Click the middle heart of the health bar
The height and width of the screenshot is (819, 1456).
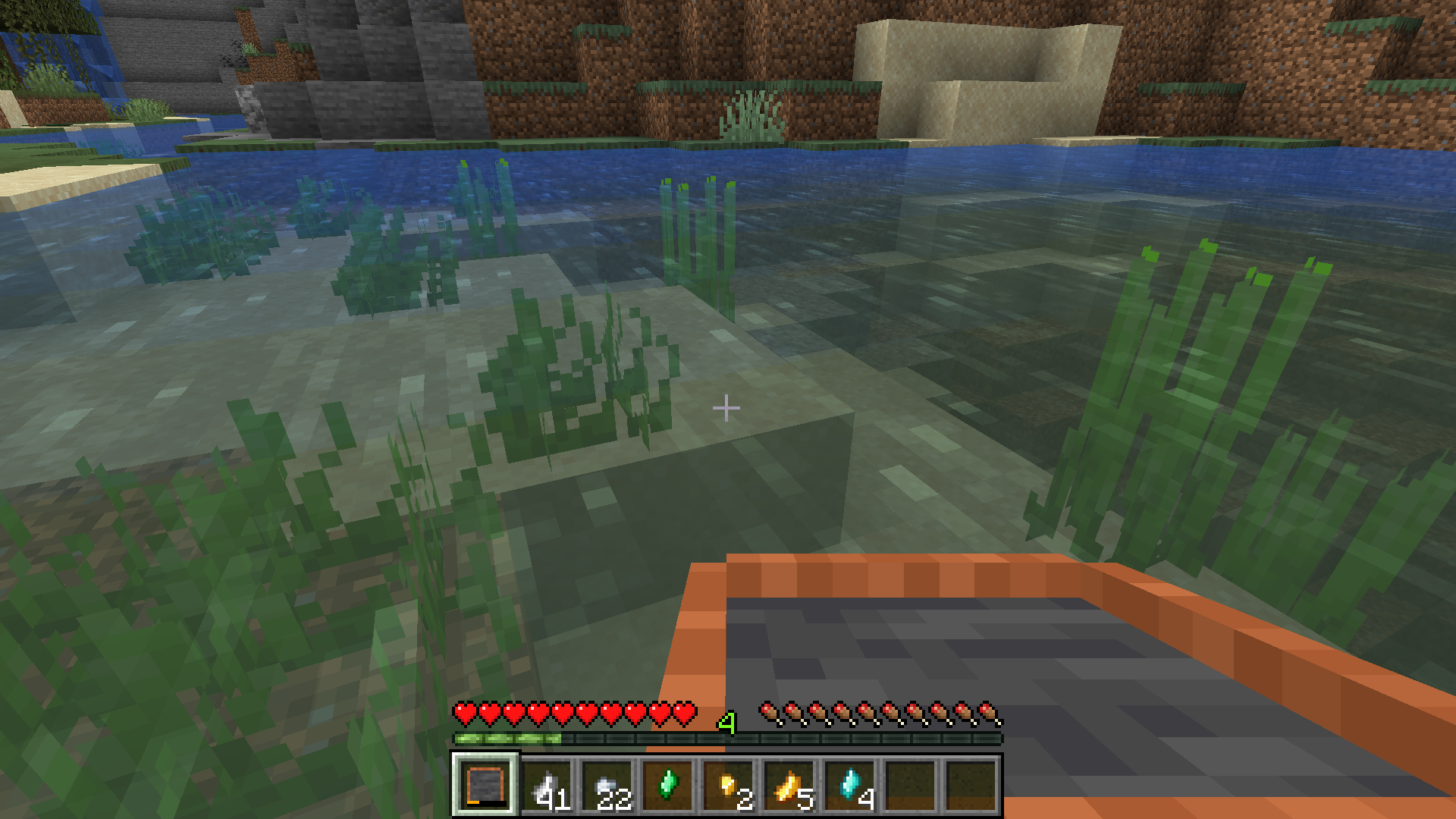tap(574, 714)
